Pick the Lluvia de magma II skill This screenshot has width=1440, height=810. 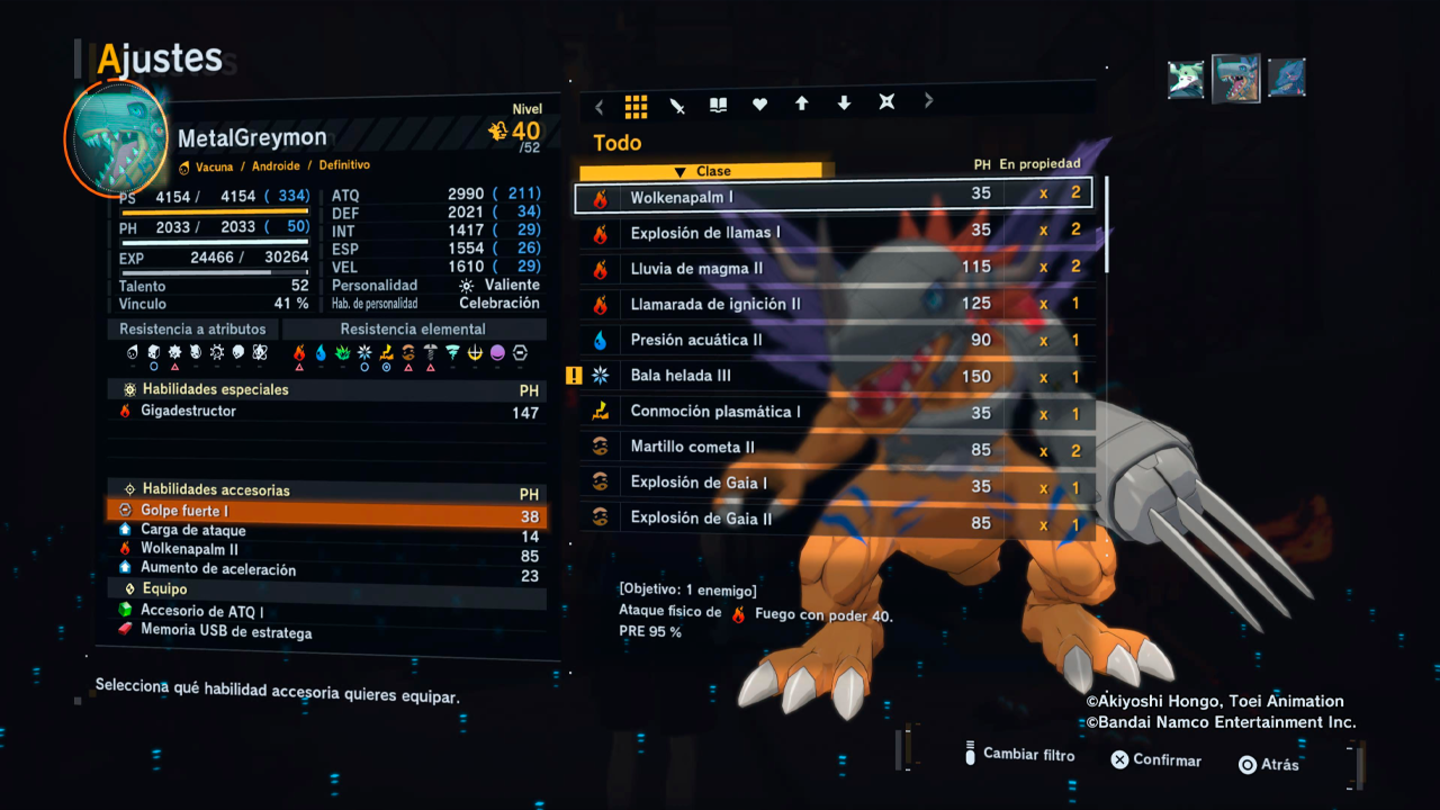click(x=832, y=268)
